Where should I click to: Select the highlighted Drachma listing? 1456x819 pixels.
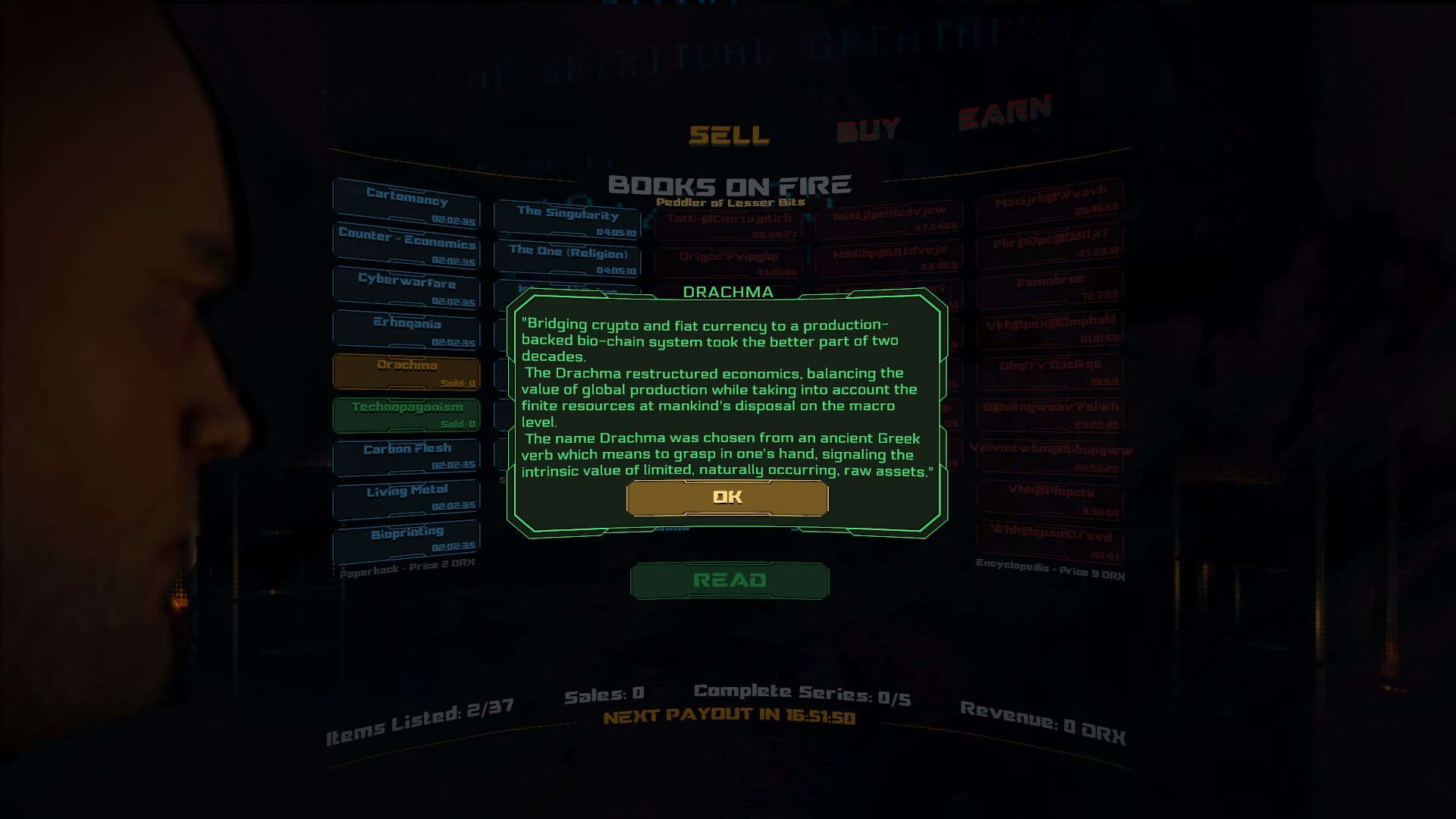pyautogui.click(x=406, y=371)
